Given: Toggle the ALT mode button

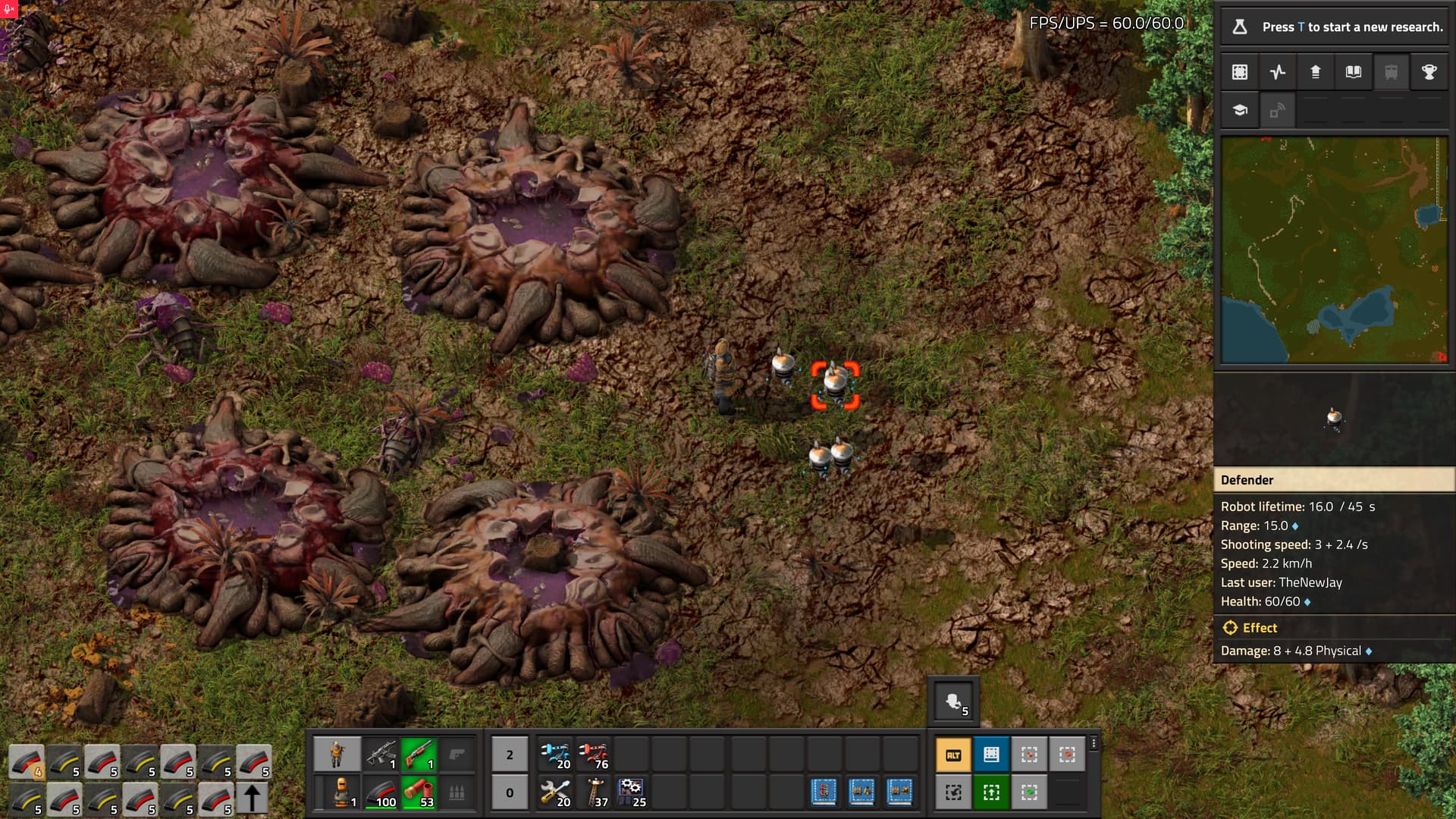Looking at the screenshot, I should [x=953, y=755].
